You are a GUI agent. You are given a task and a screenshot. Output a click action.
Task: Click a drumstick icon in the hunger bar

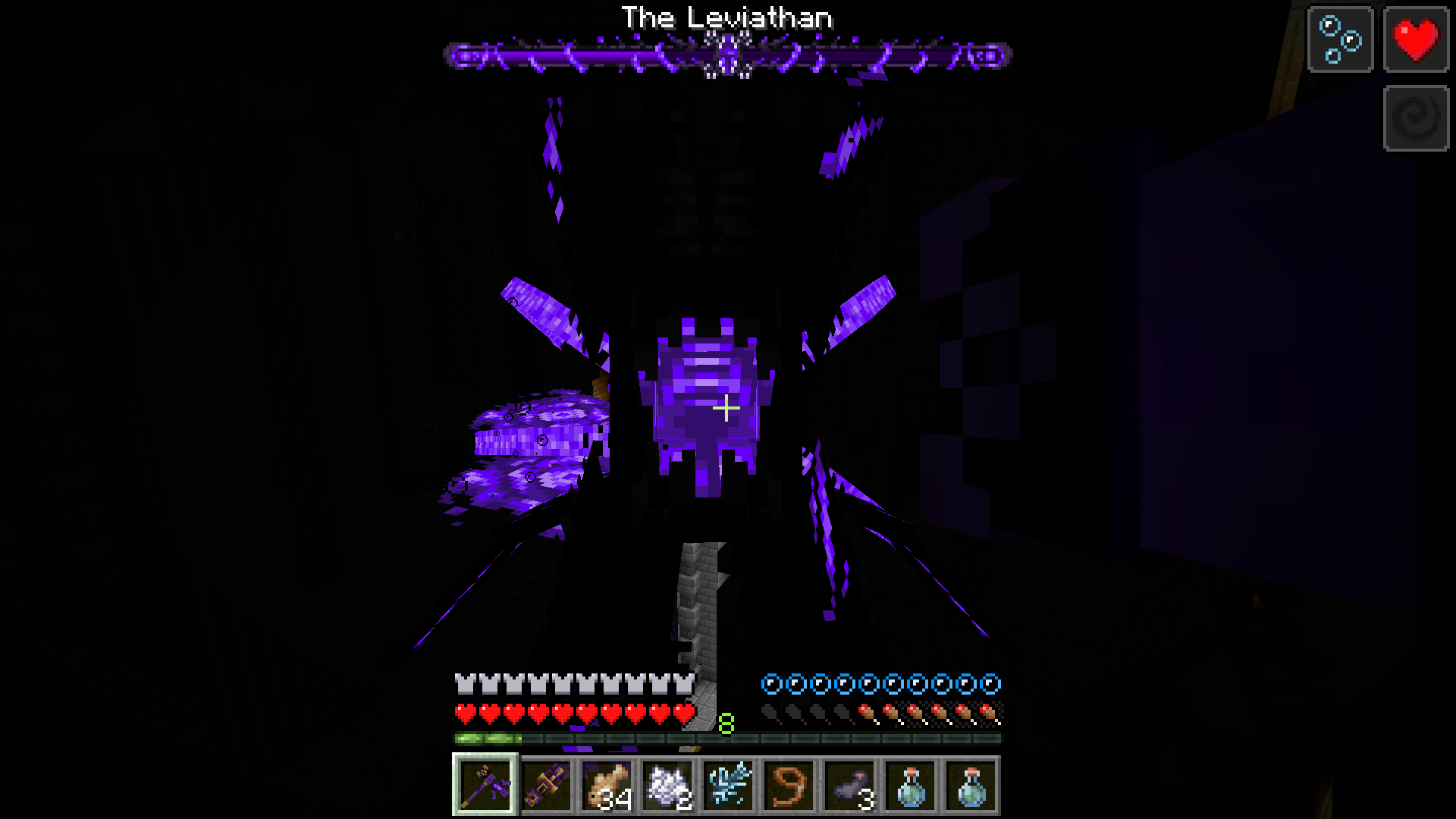tap(948, 713)
